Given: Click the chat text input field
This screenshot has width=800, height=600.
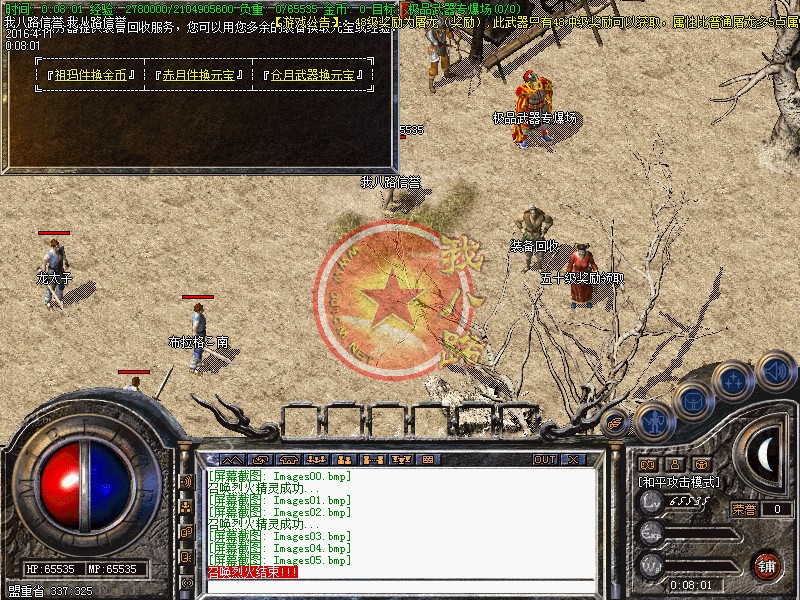Looking at the screenshot, I should coord(400,586).
